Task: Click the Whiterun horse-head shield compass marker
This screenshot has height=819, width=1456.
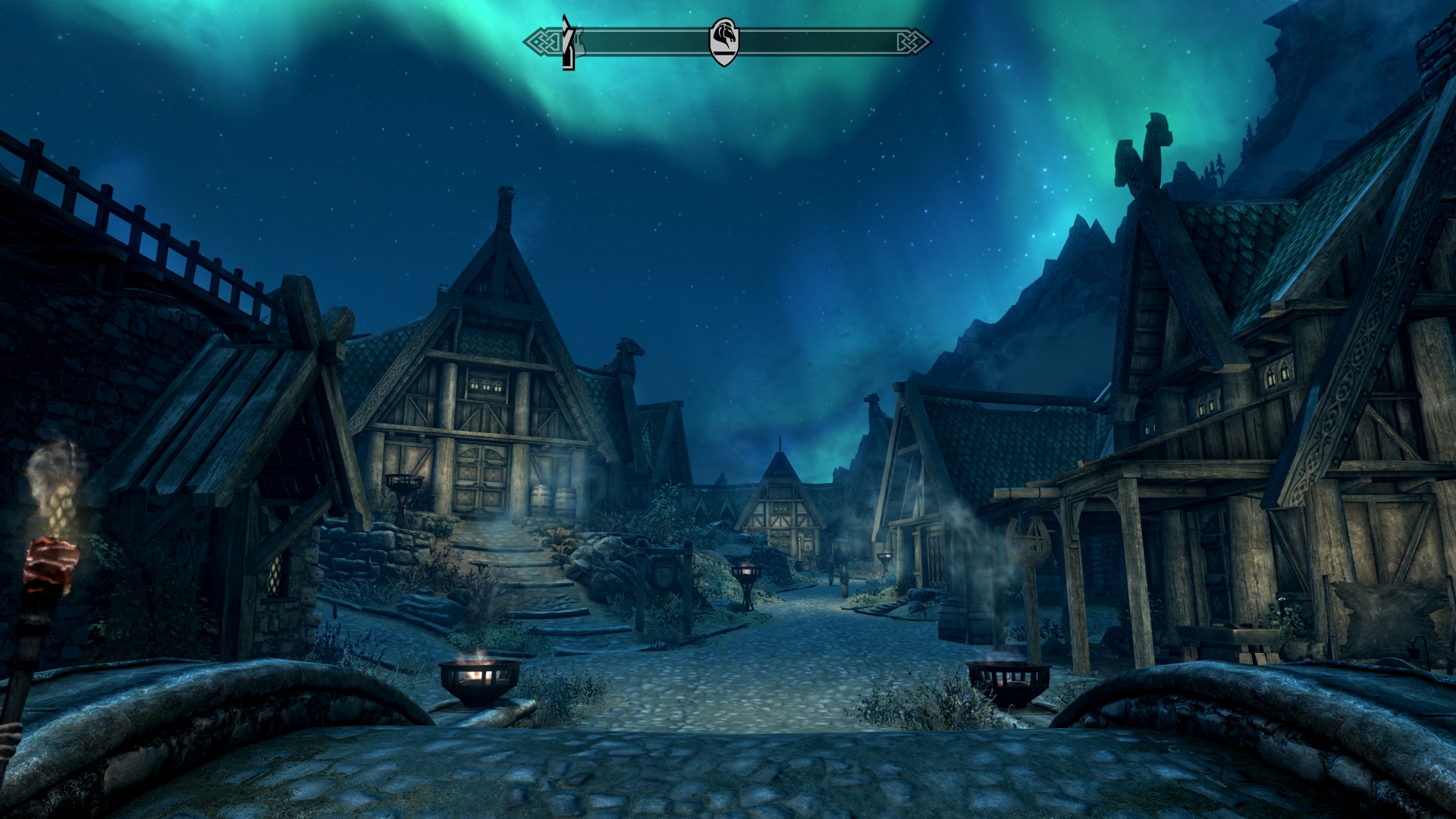Action: [723, 42]
